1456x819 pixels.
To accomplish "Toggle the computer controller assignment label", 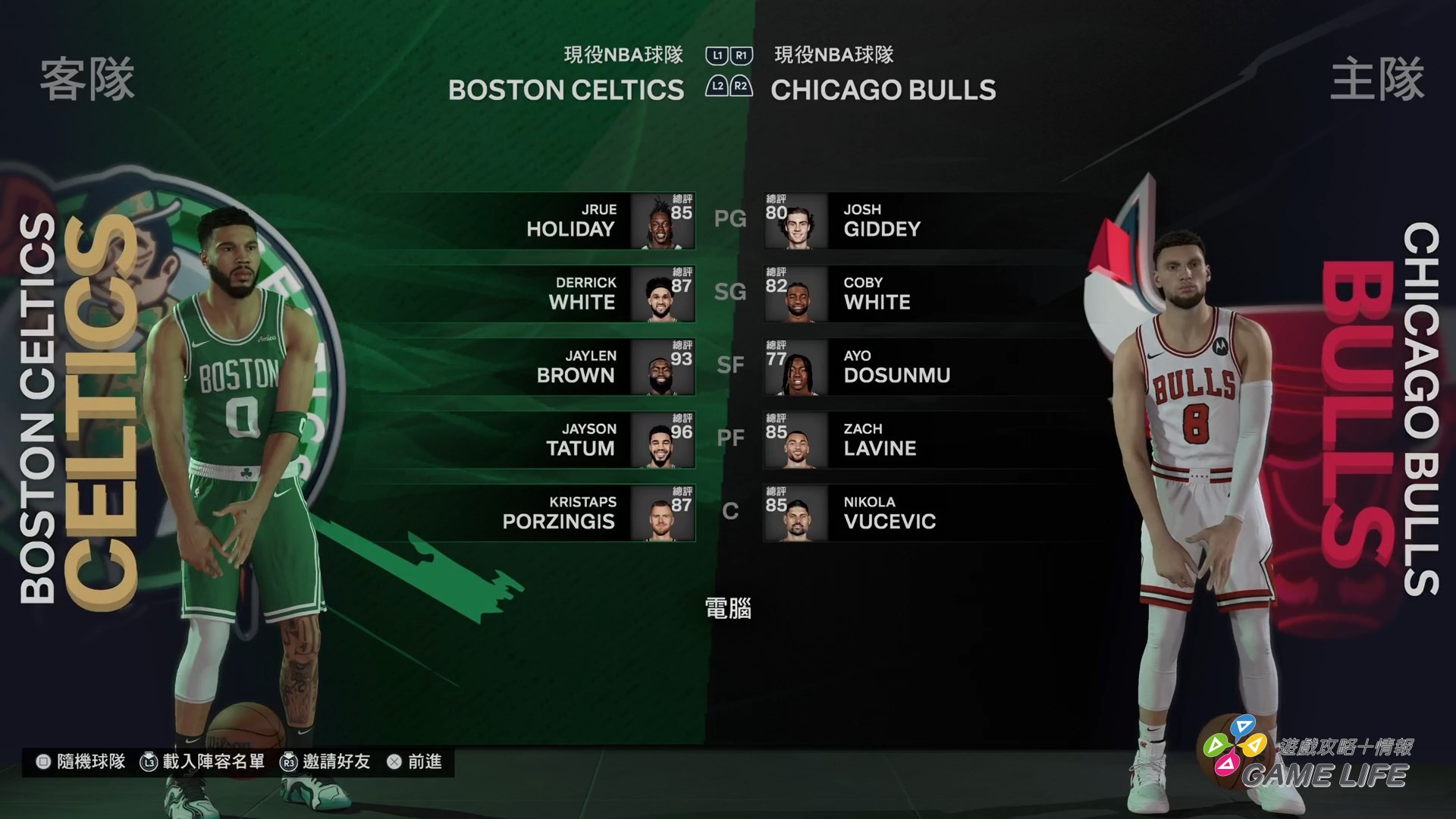I will click(728, 608).
